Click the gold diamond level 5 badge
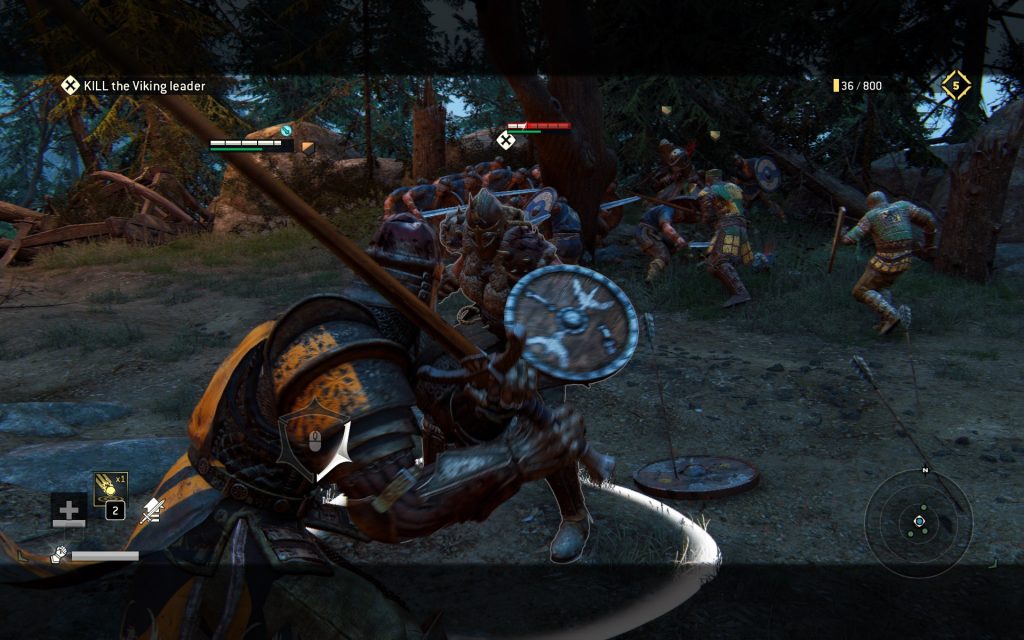Viewport: 1024px width, 640px height. [956, 86]
